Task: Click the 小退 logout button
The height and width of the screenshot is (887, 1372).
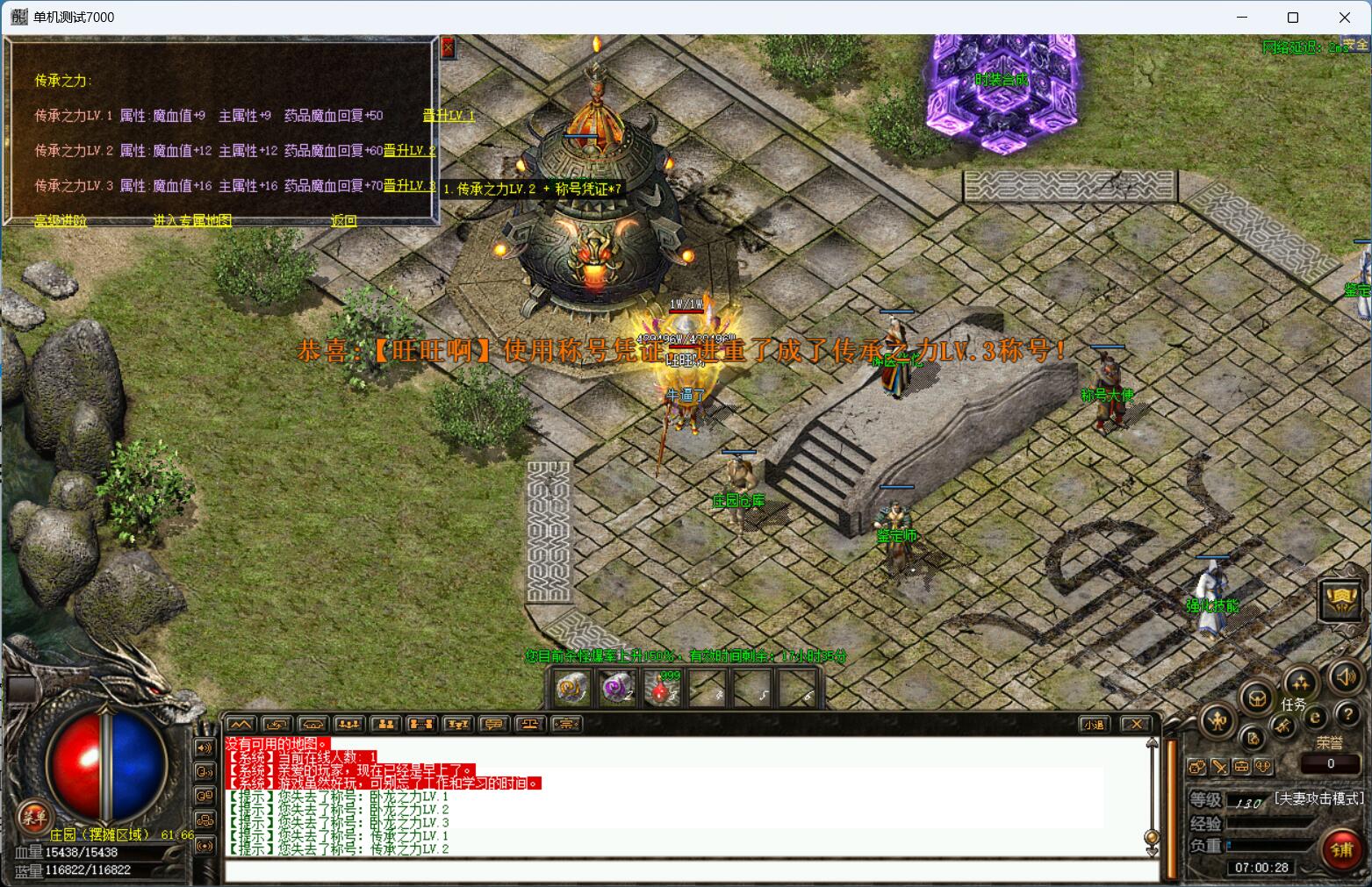Action: coord(1094,725)
